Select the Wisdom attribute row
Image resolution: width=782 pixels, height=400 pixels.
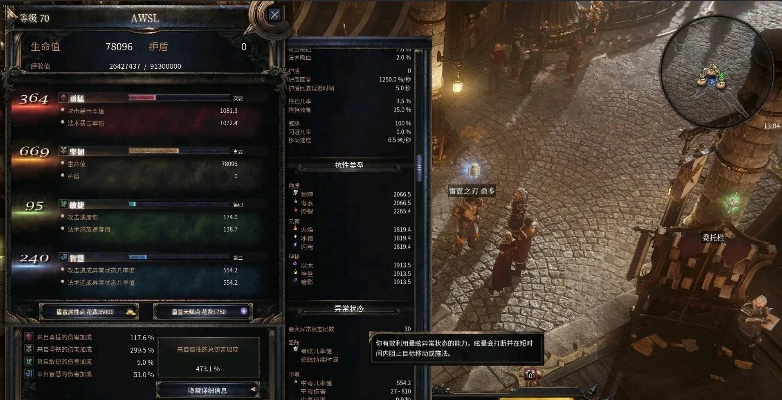point(140,269)
